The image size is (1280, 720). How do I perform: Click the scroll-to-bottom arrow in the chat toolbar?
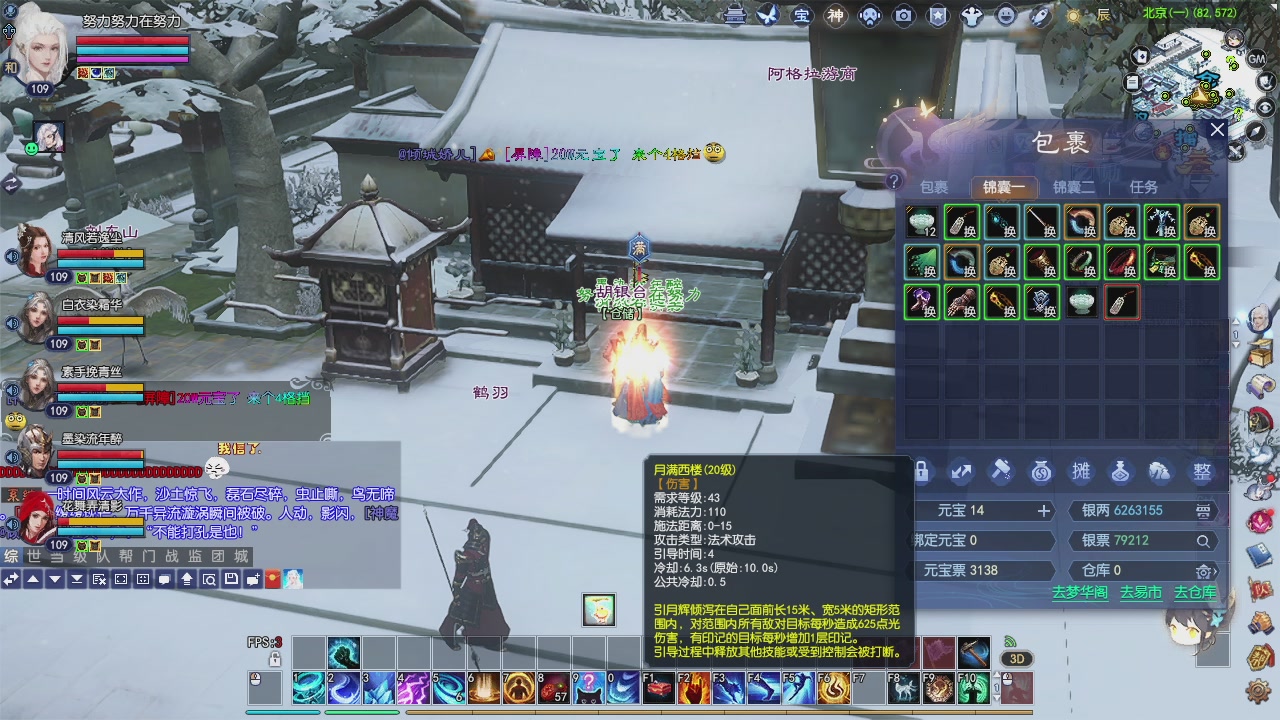point(77,578)
